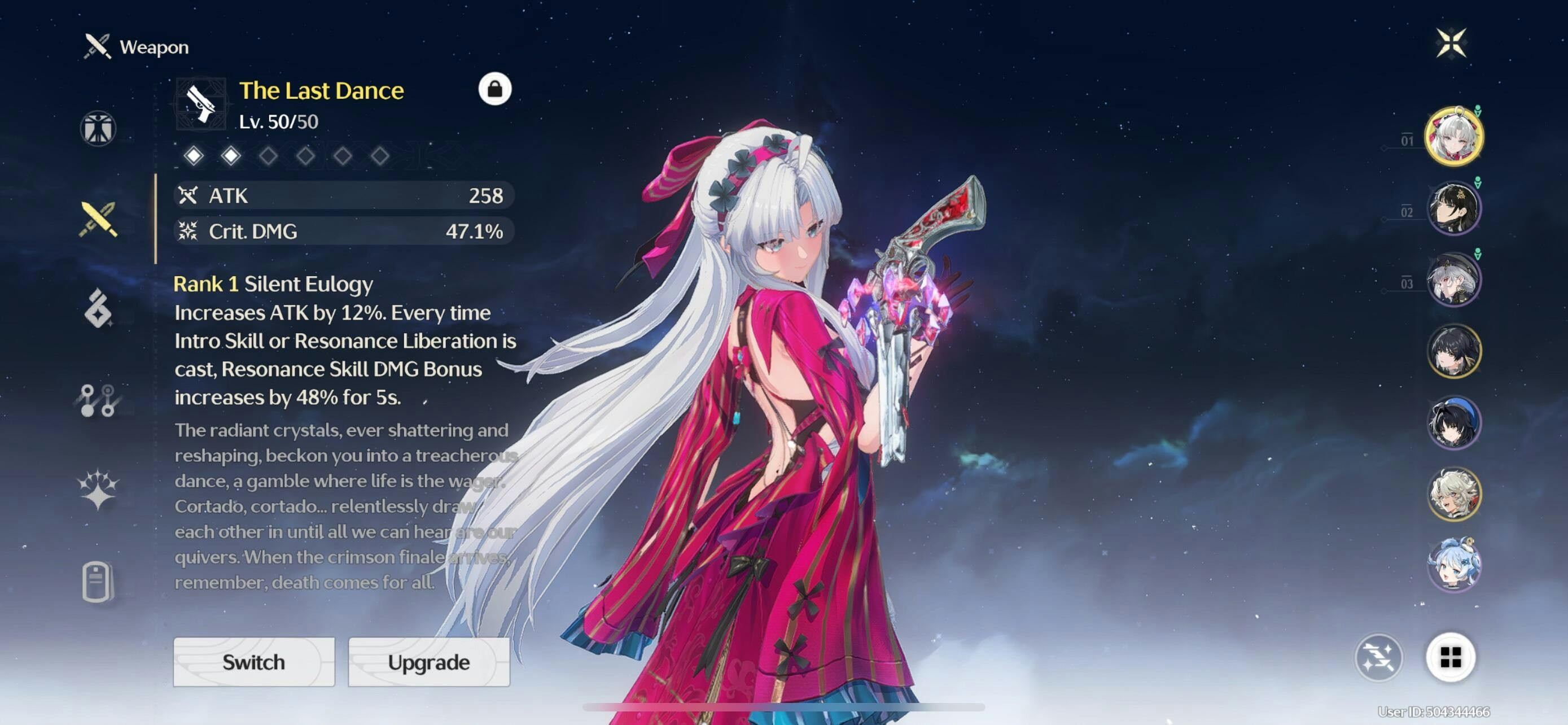This screenshot has height=725, width=1568.
Task: Tap The Last Dance pistol icon
Action: pyautogui.click(x=201, y=104)
